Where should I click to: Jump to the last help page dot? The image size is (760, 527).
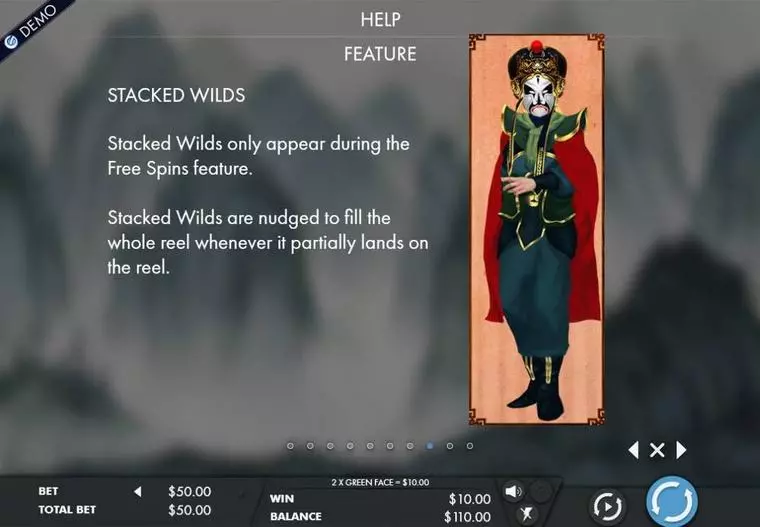click(470, 446)
